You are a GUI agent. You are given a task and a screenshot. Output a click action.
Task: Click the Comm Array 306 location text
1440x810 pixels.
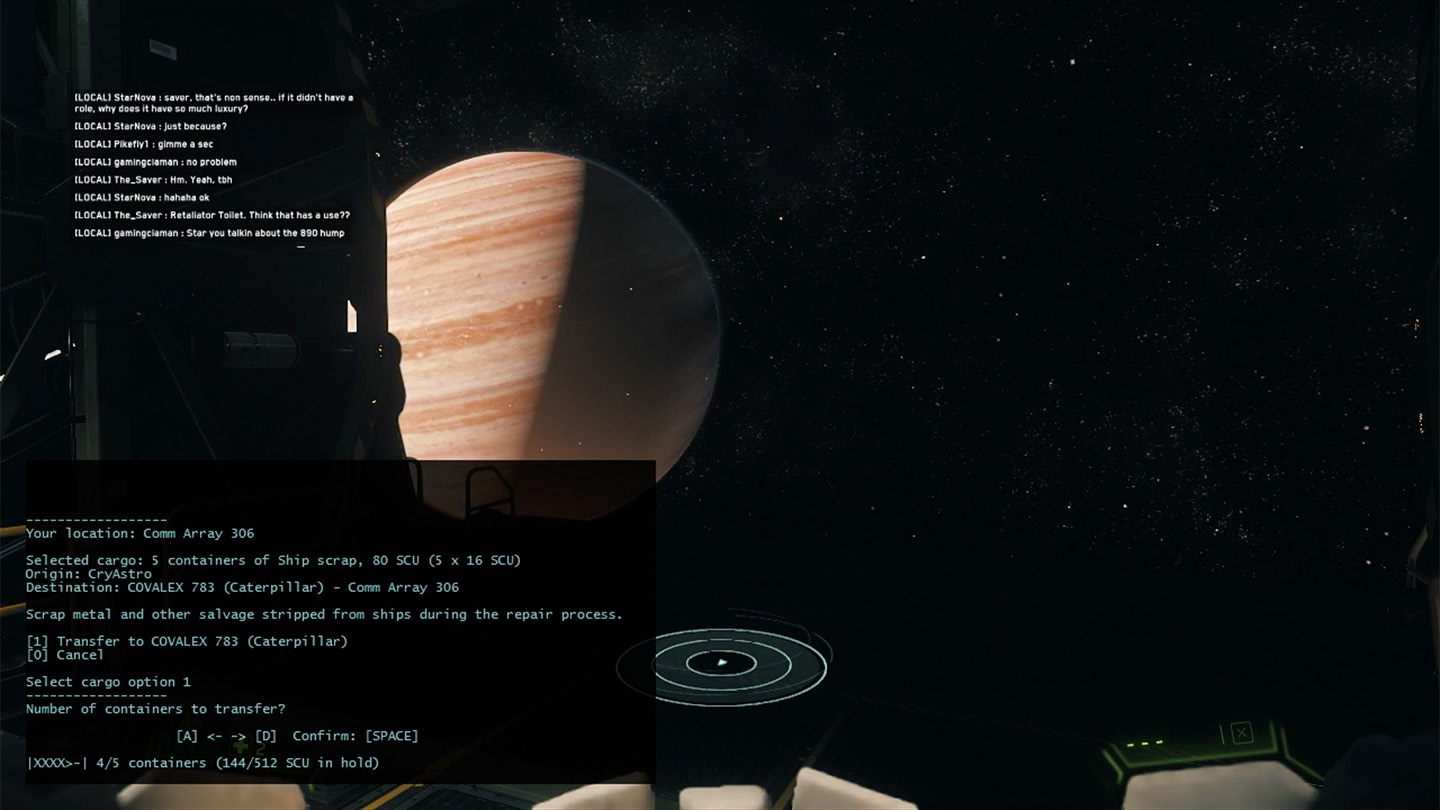[x=196, y=533]
